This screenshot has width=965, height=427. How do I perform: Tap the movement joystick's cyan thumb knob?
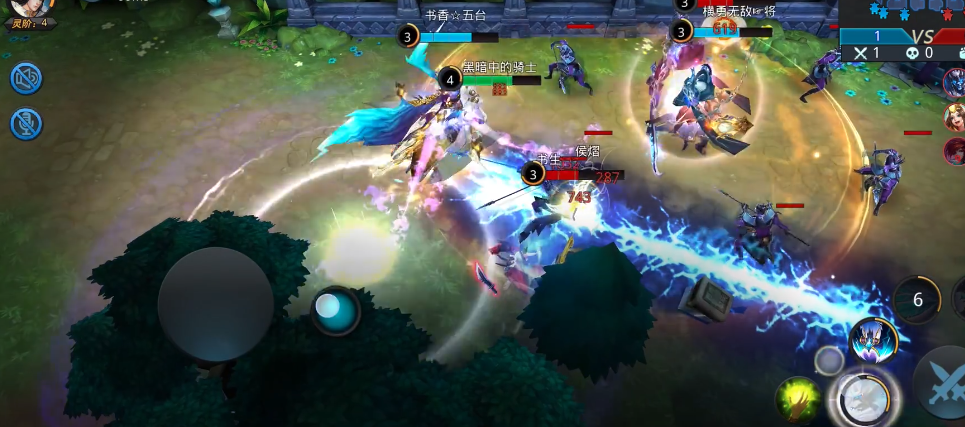click(x=335, y=311)
